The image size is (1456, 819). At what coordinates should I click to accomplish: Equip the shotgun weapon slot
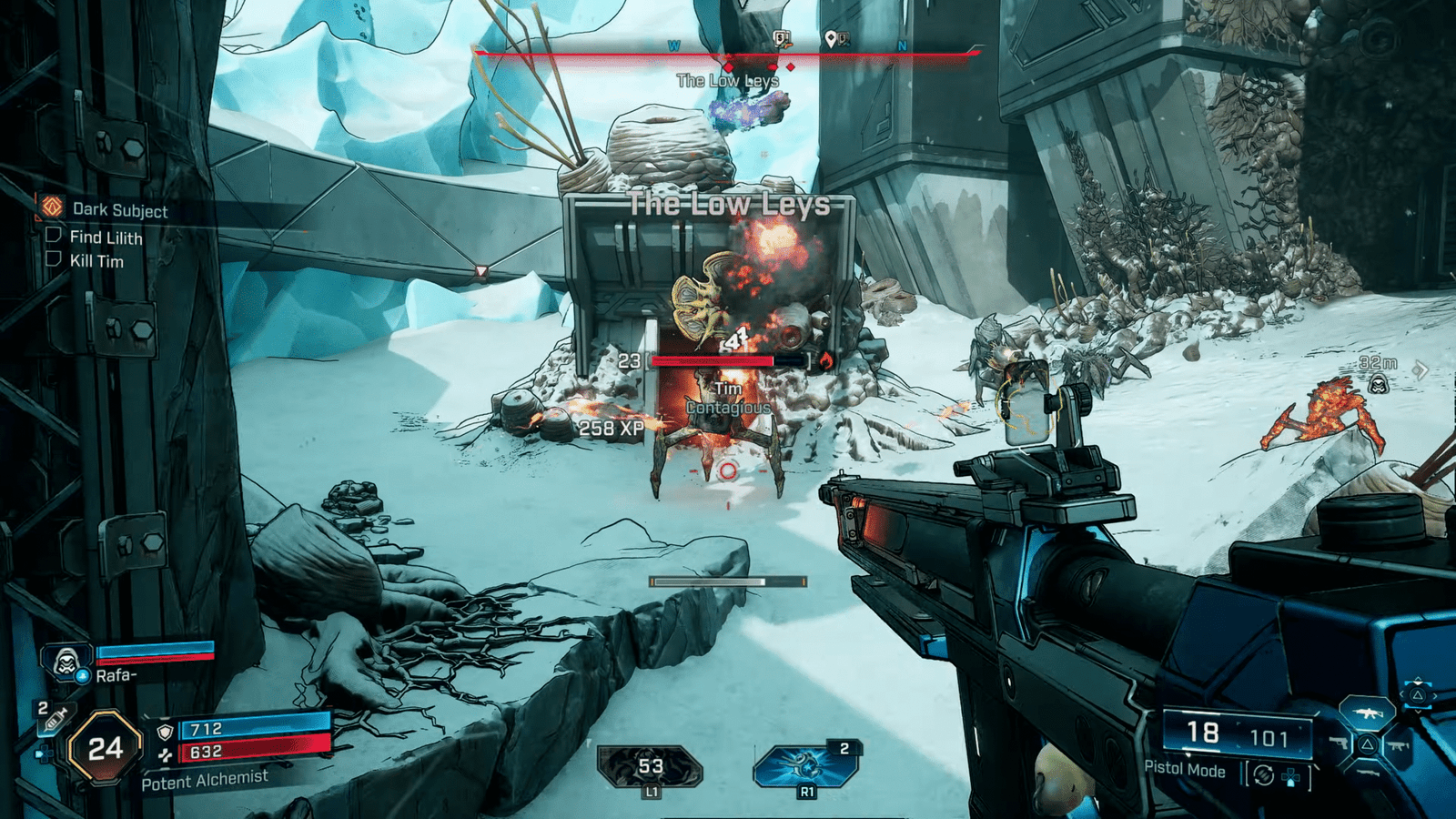point(1369,773)
